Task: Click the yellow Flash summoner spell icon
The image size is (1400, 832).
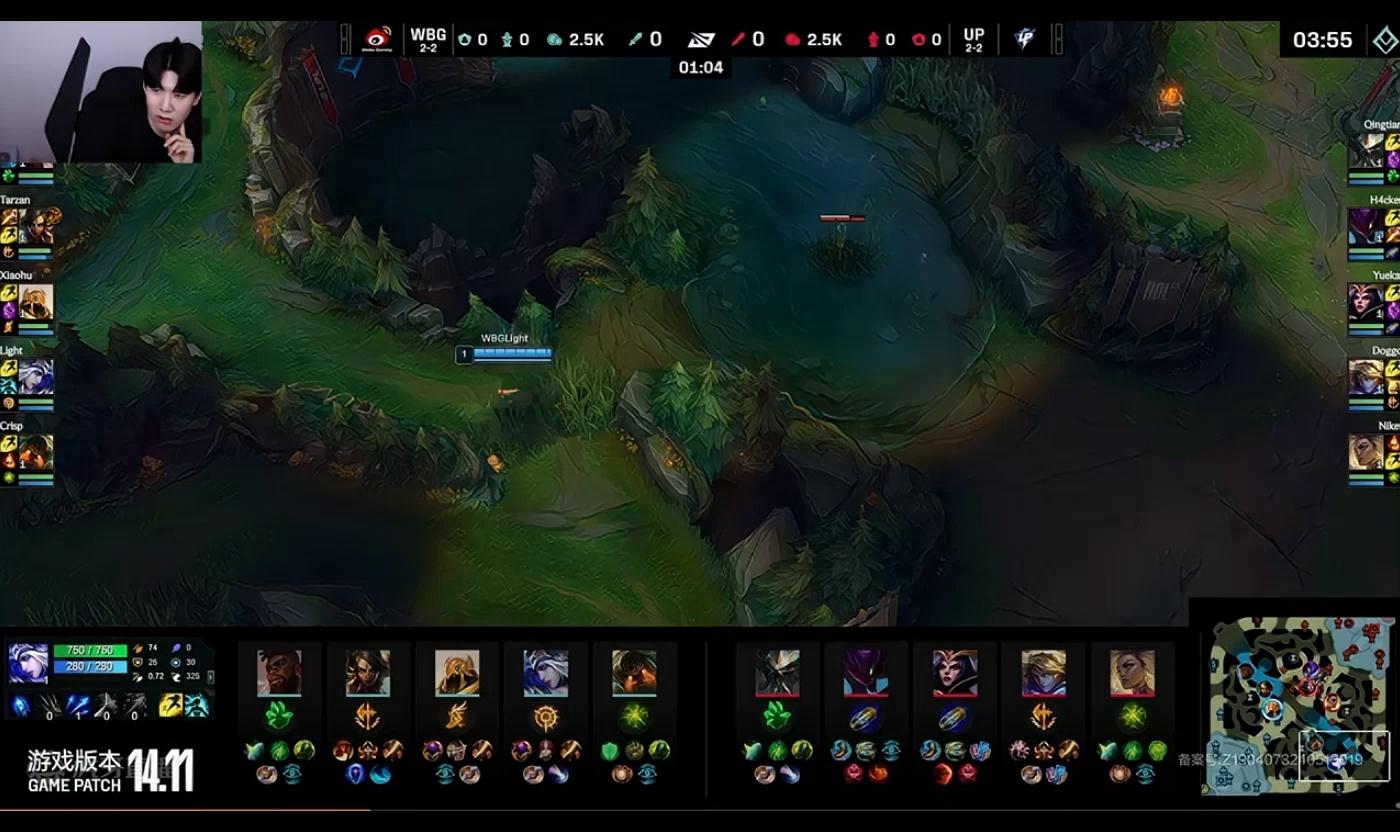Action: pos(171,706)
